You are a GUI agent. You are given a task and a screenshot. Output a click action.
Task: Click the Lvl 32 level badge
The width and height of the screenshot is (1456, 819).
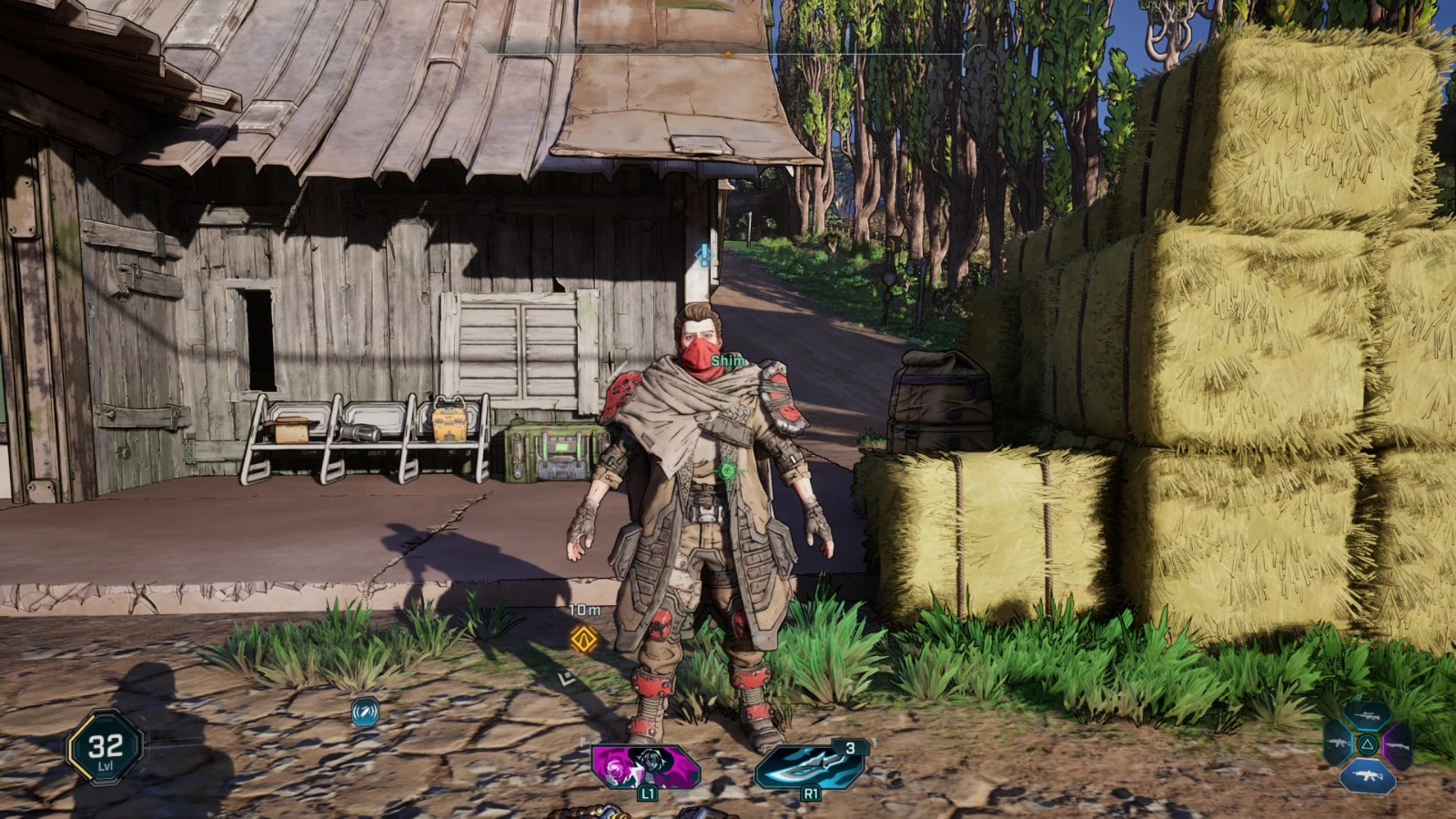(x=103, y=748)
